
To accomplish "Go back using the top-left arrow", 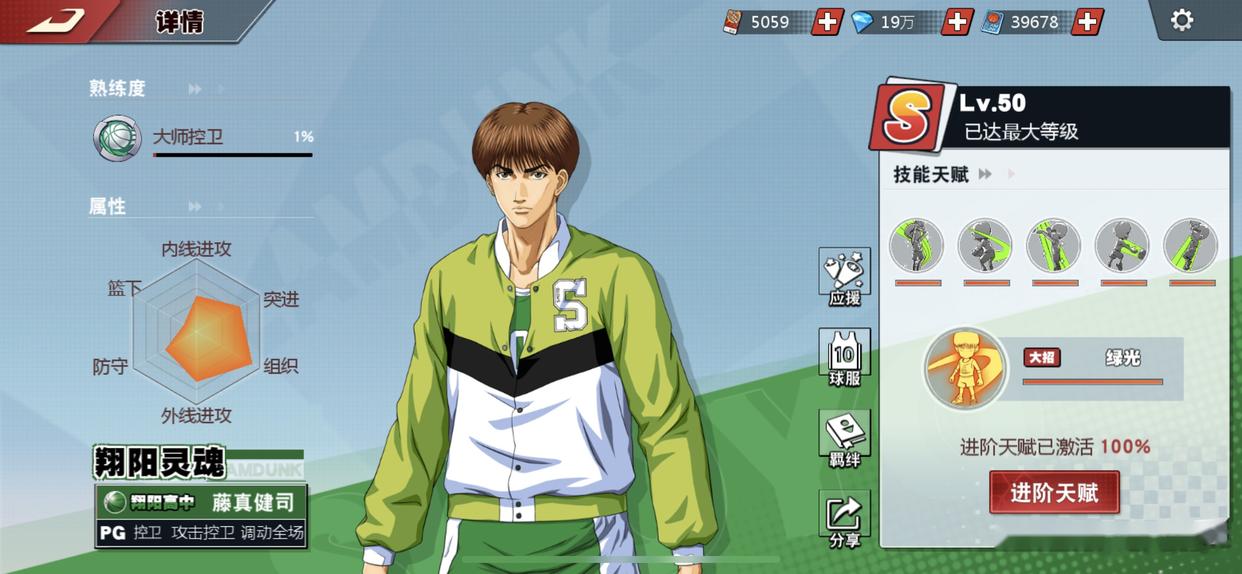I will (56, 19).
